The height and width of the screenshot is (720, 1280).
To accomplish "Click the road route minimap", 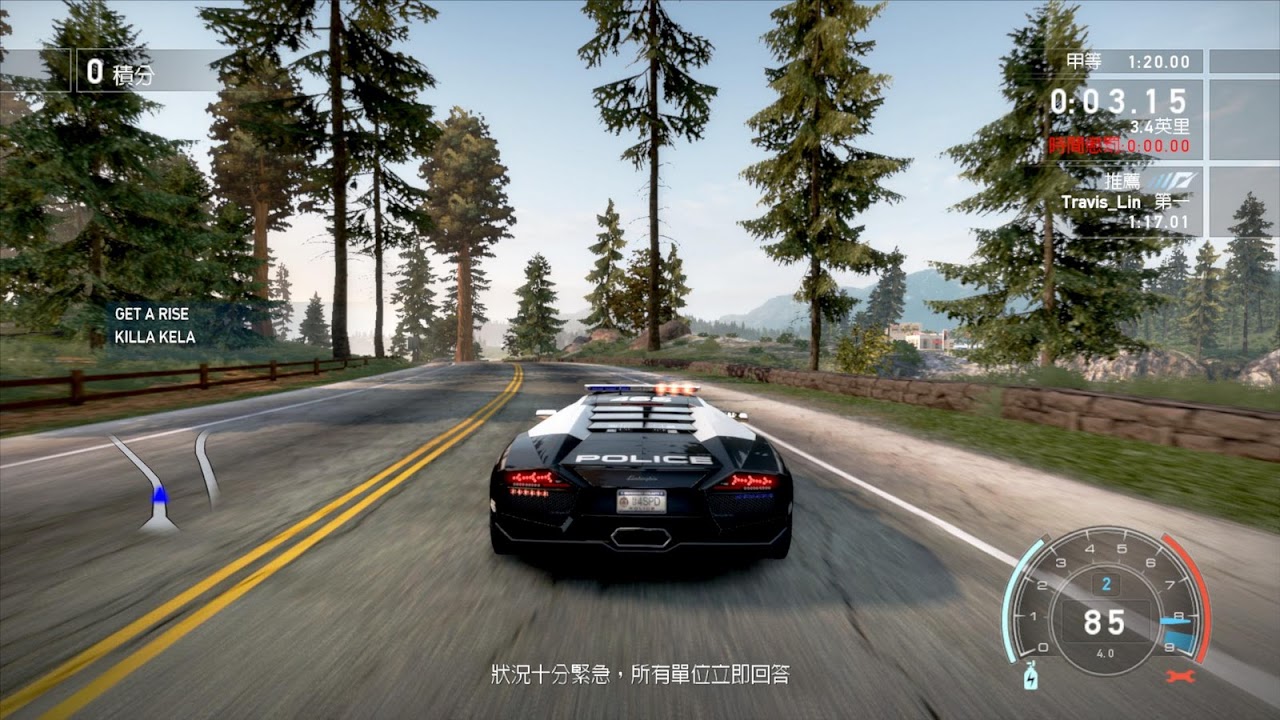I will [165, 480].
